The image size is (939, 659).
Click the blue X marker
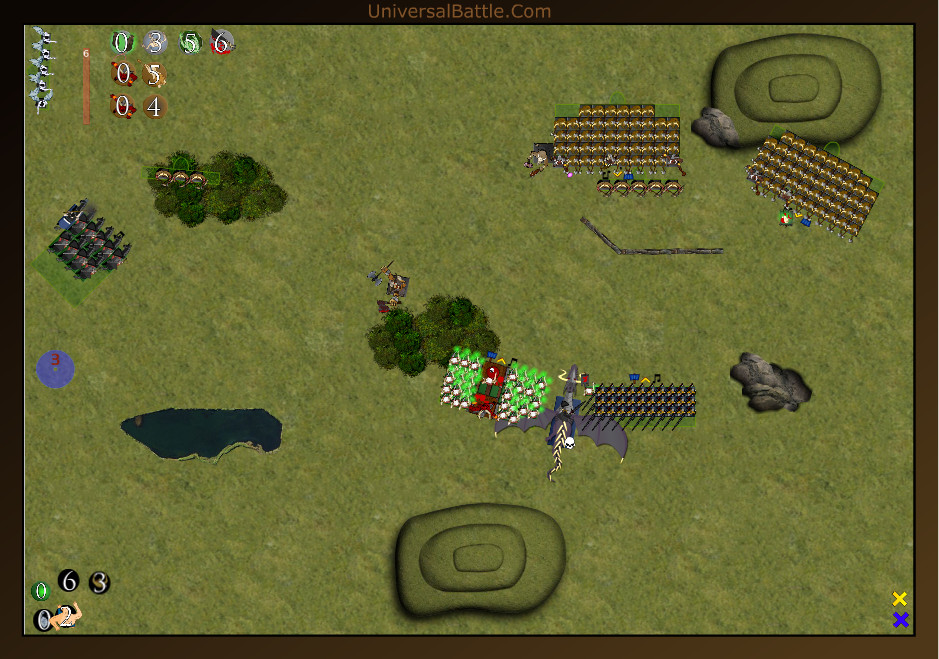tap(900, 620)
